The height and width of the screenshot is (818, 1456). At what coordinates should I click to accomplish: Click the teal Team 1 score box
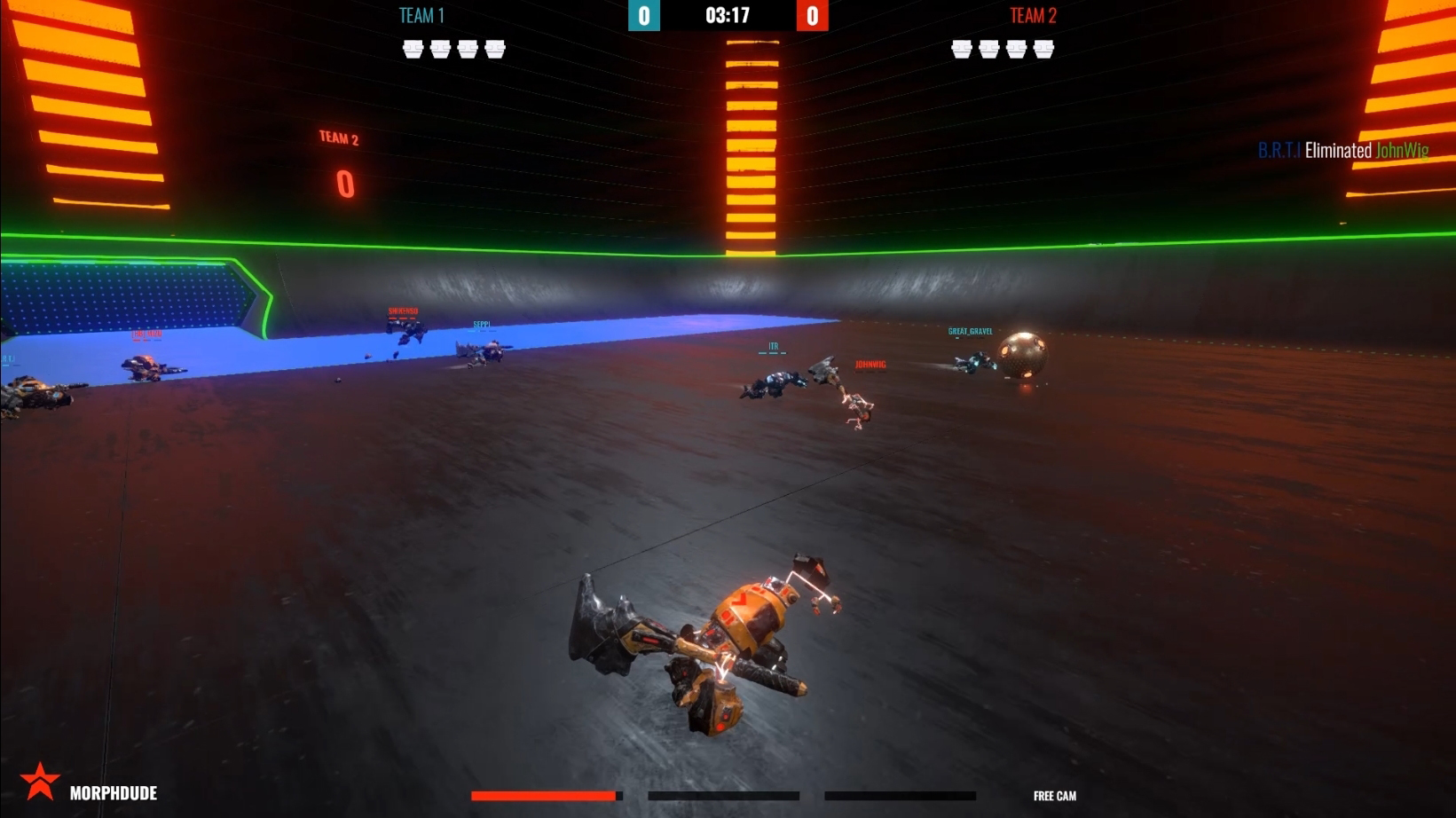pyautogui.click(x=646, y=15)
